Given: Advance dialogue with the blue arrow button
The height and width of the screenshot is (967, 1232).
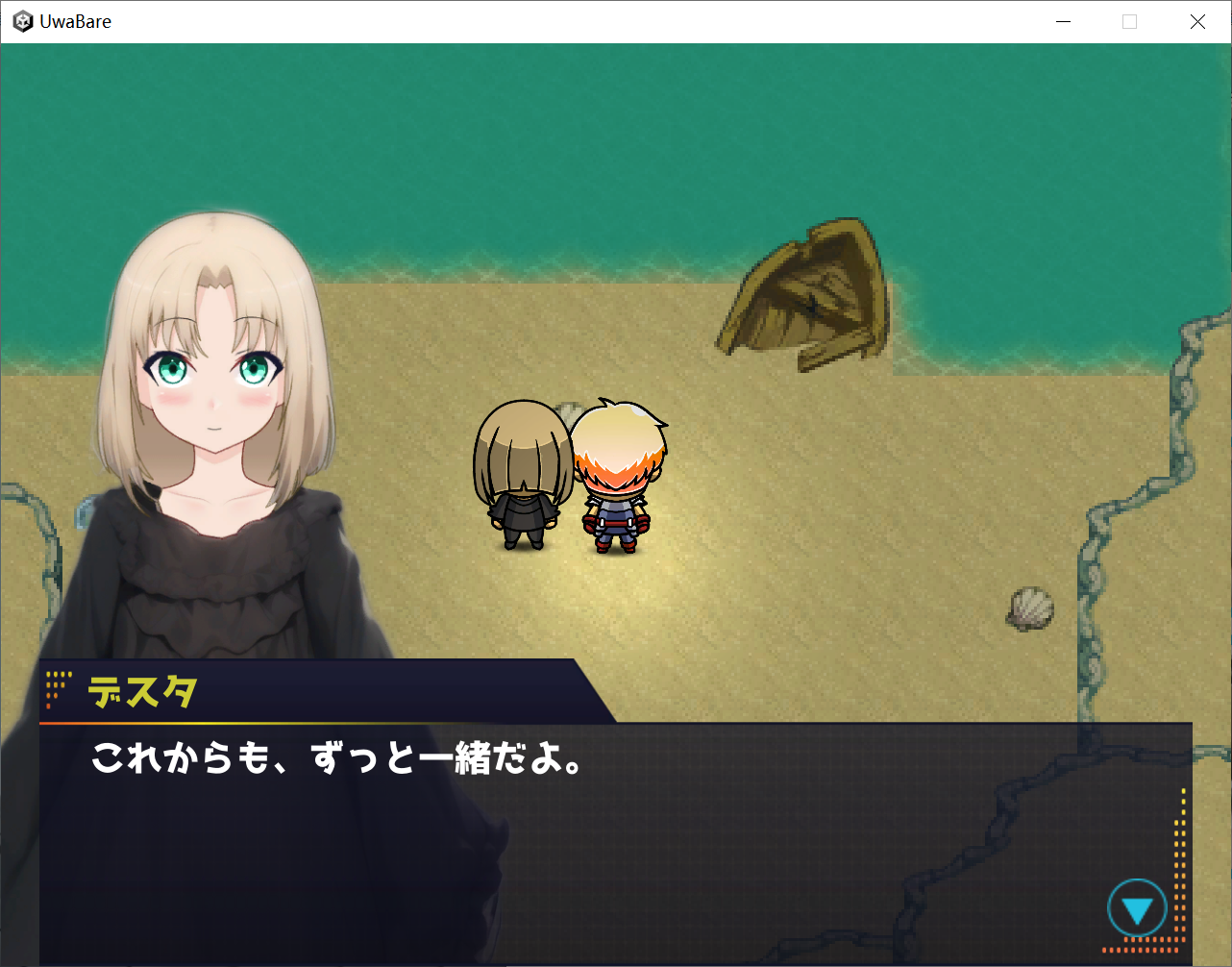Looking at the screenshot, I should point(1137,908).
